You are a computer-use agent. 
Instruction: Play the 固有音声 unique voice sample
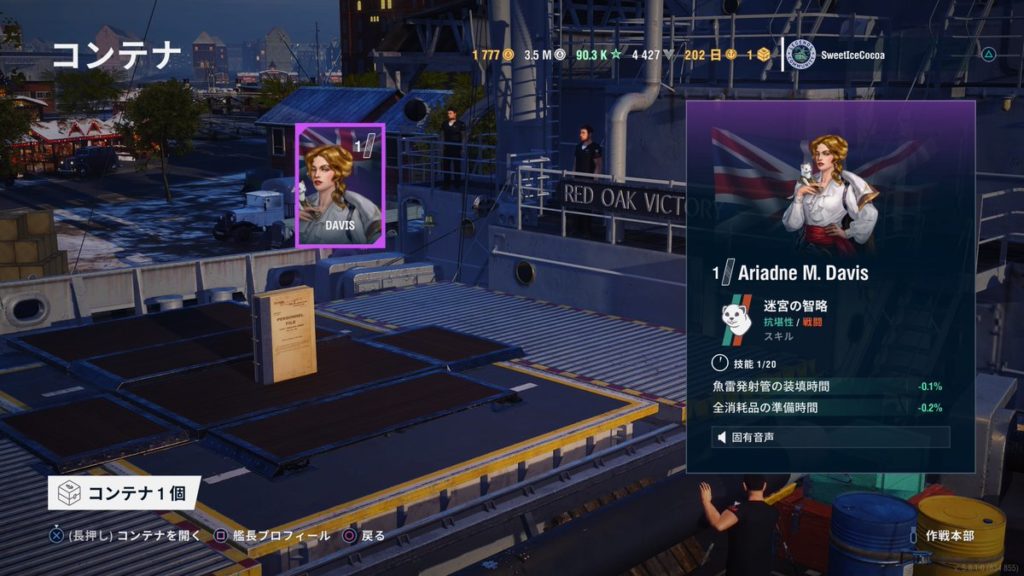pyautogui.click(x=830, y=437)
